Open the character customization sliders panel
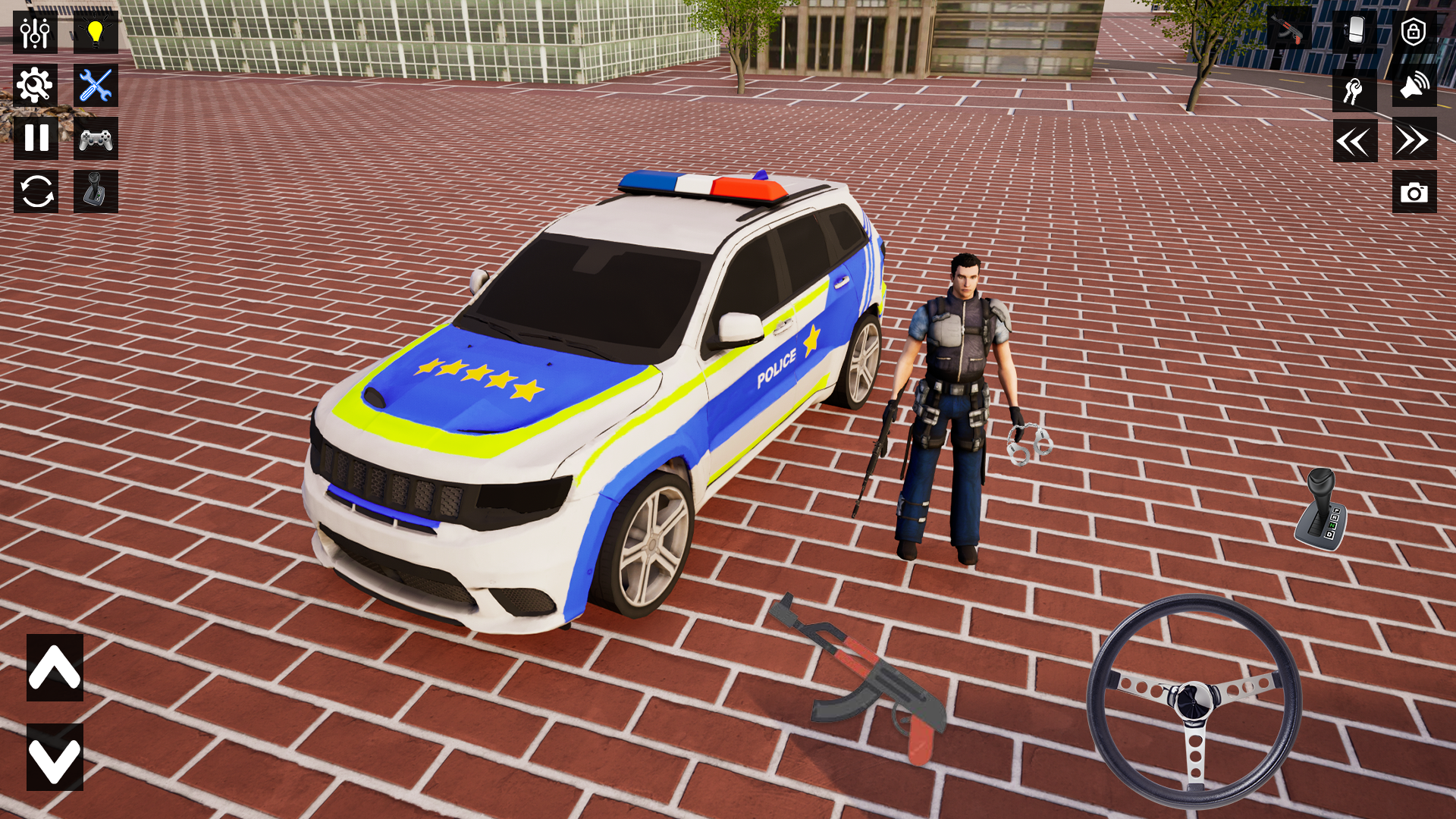Image resolution: width=1456 pixels, height=819 pixels. click(35, 33)
